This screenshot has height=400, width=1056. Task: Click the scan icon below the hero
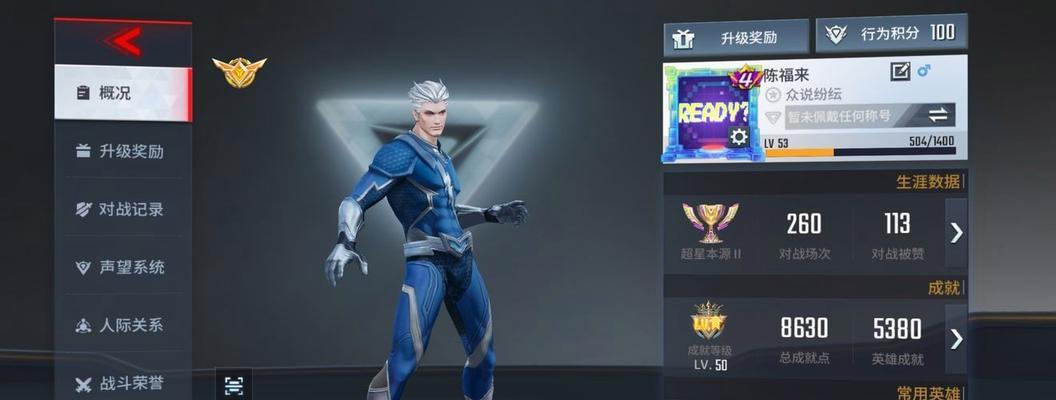[234, 385]
